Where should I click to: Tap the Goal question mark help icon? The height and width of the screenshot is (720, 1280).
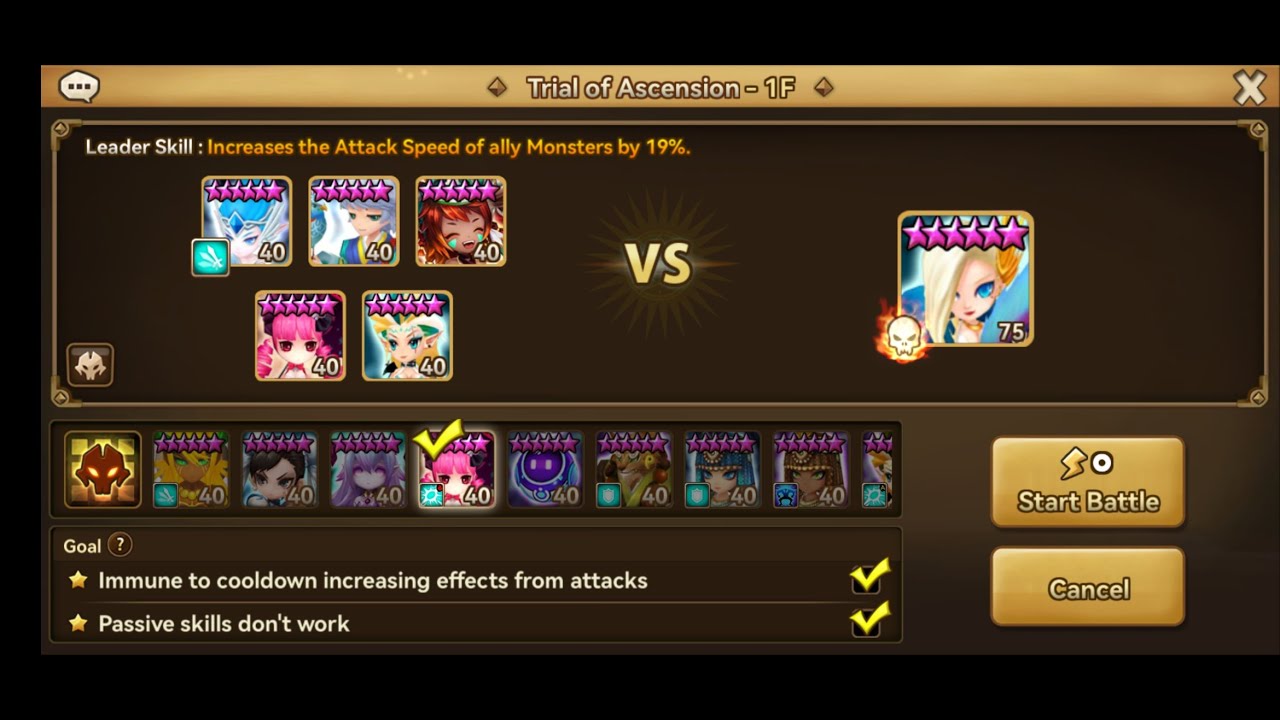click(x=120, y=545)
